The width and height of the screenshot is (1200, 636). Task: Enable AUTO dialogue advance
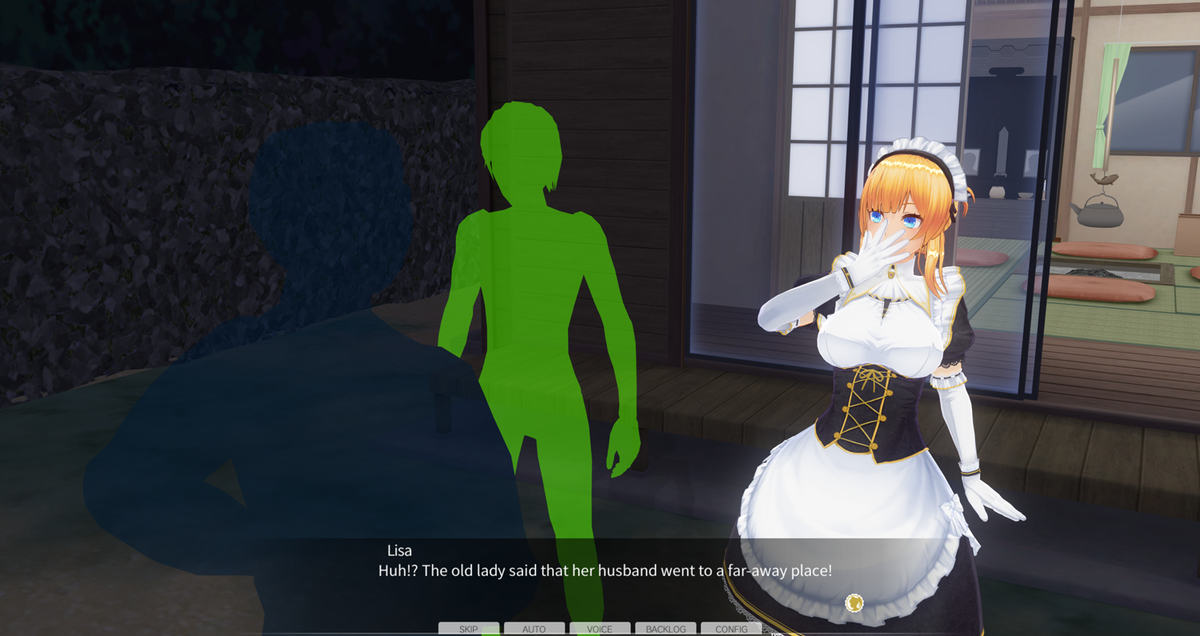[x=534, y=629]
